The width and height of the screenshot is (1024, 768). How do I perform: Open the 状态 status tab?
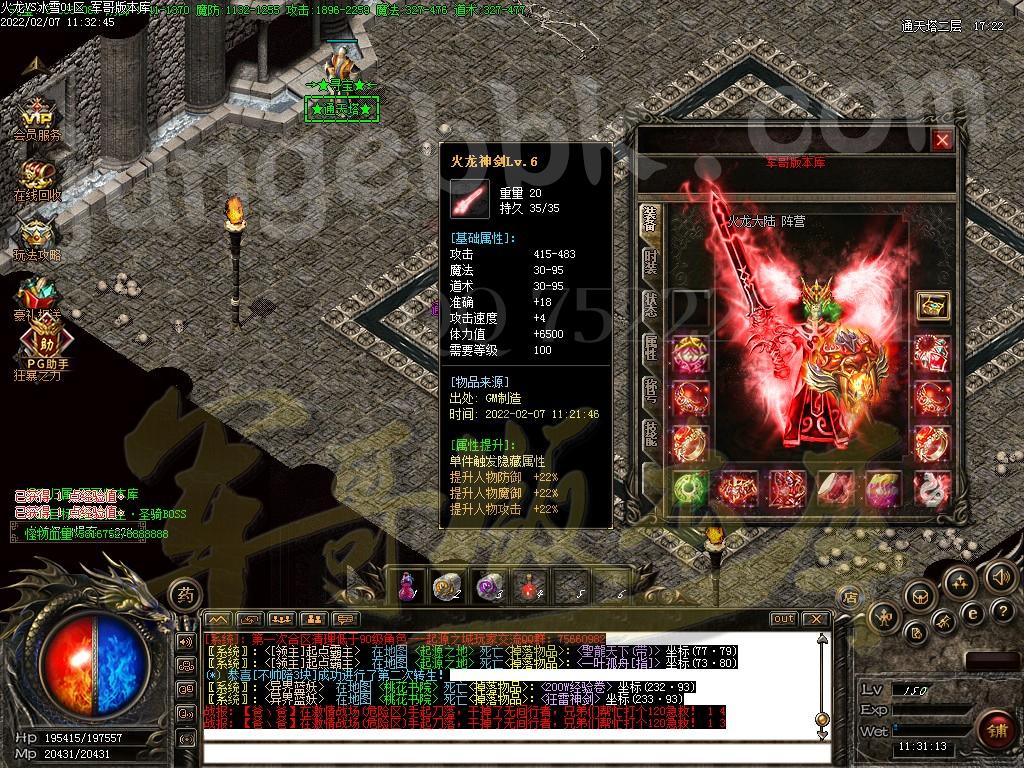[x=650, y=304]
